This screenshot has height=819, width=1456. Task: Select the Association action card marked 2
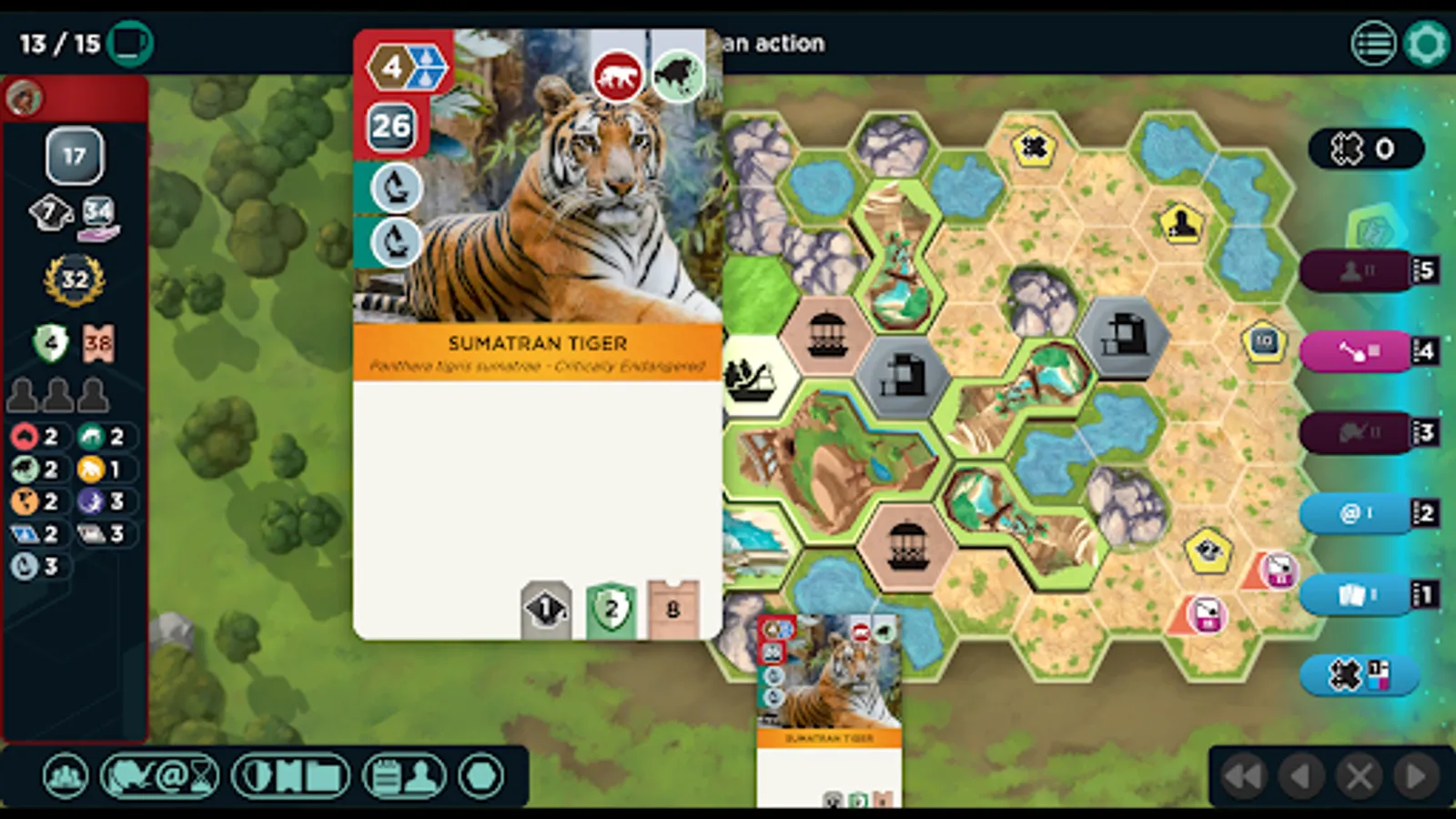[x=1356, y=513]
